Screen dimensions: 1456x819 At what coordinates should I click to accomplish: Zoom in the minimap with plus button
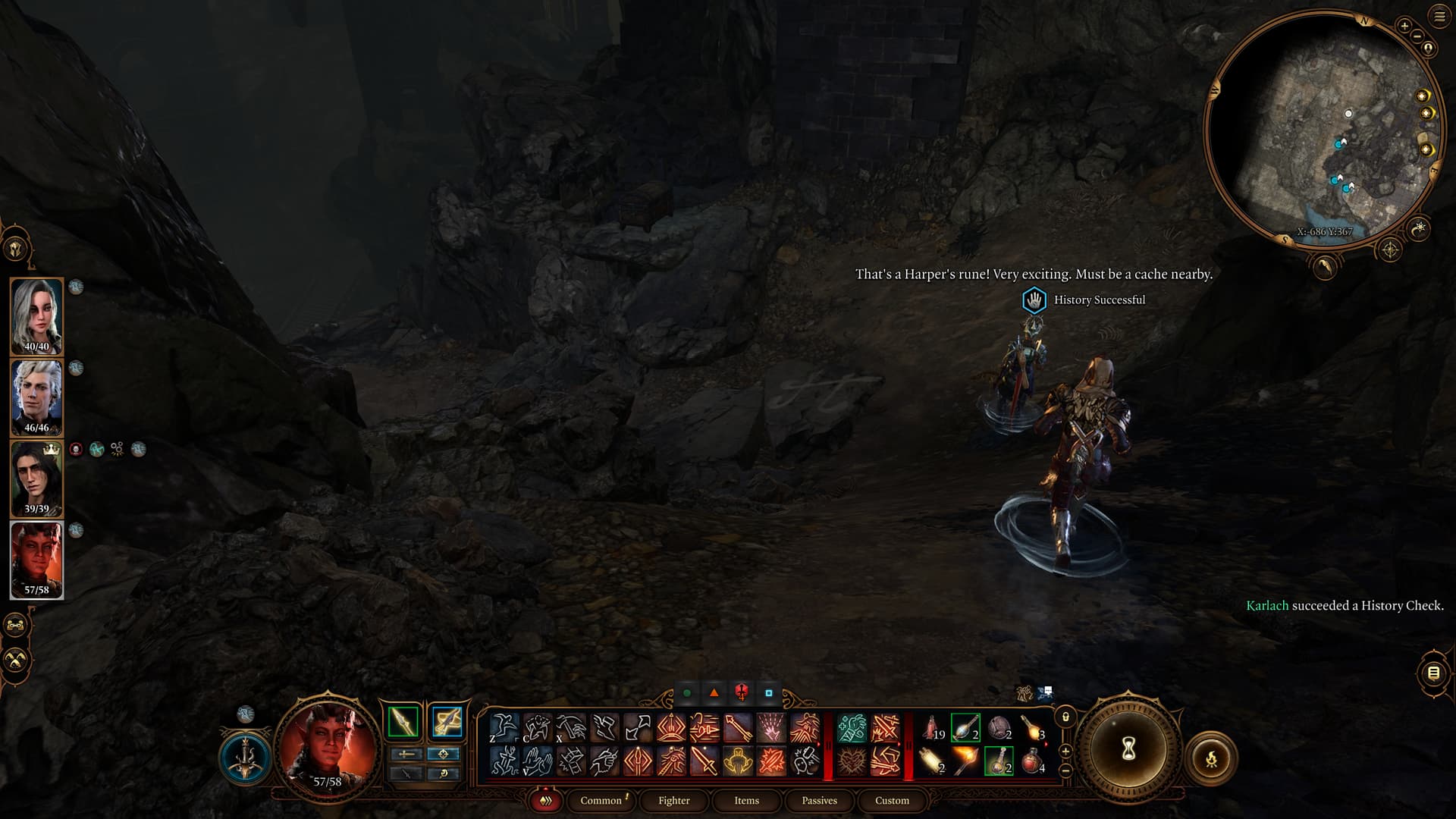pos(1404,26)
